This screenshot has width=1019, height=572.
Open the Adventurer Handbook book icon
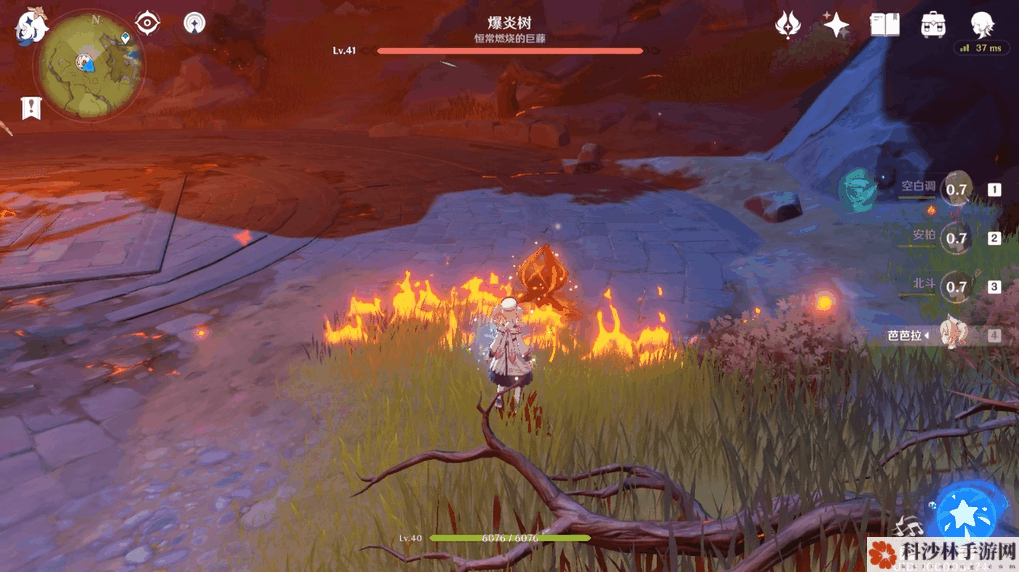(885, 24)
